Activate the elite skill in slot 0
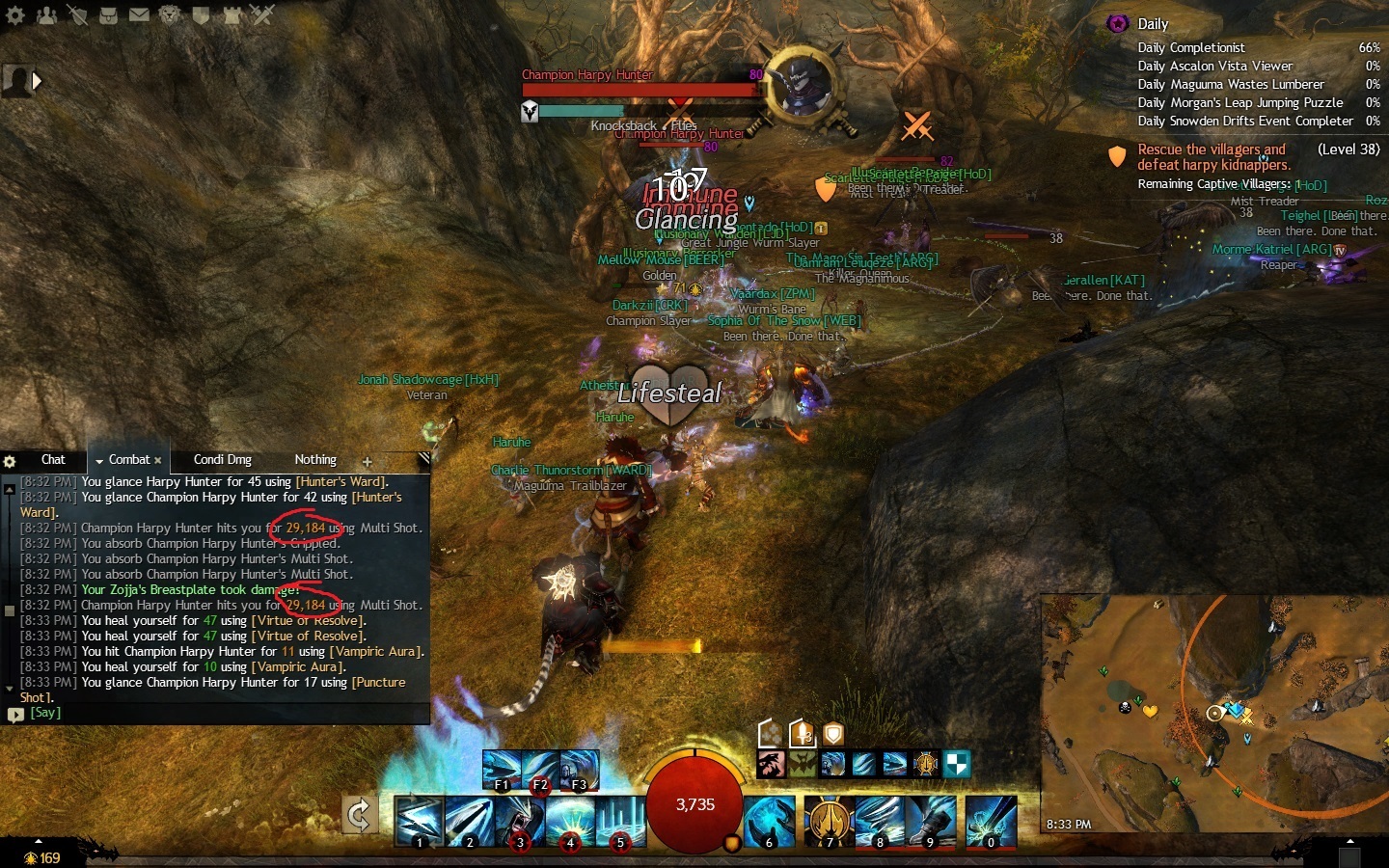1389x868 pixels. point(991,821)
